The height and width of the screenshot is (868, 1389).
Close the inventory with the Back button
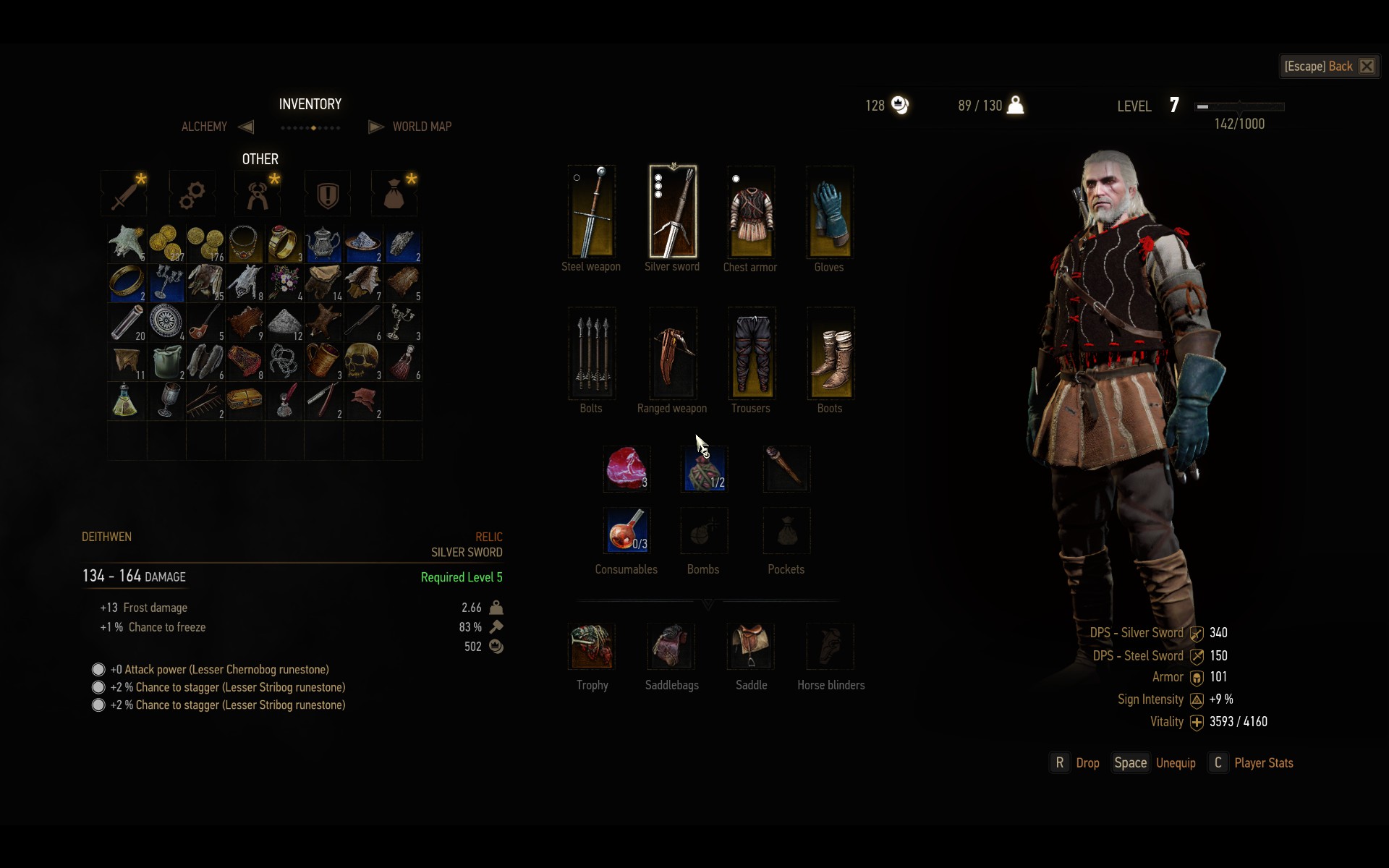(1328, 67)
